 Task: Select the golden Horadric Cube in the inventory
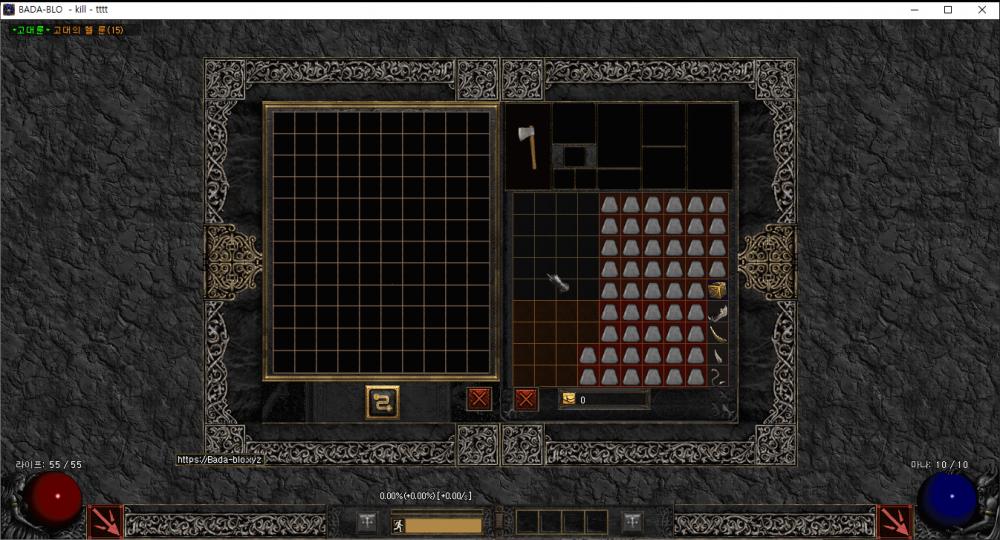coord(717,290)
